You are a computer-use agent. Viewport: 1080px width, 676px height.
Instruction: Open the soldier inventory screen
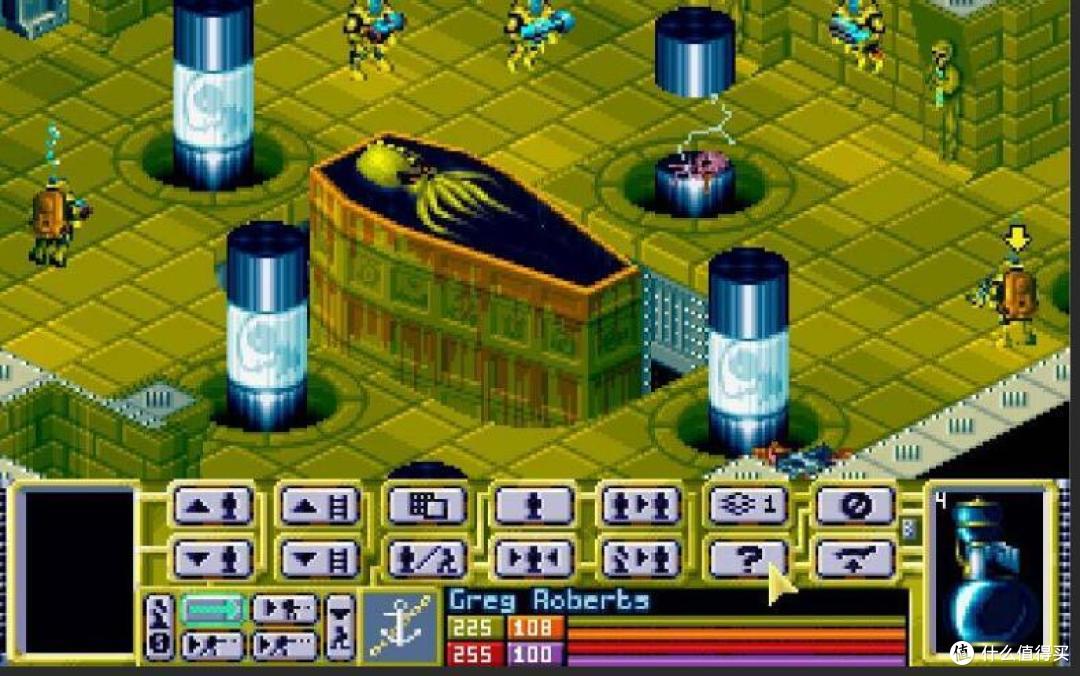tap(534, 506)
